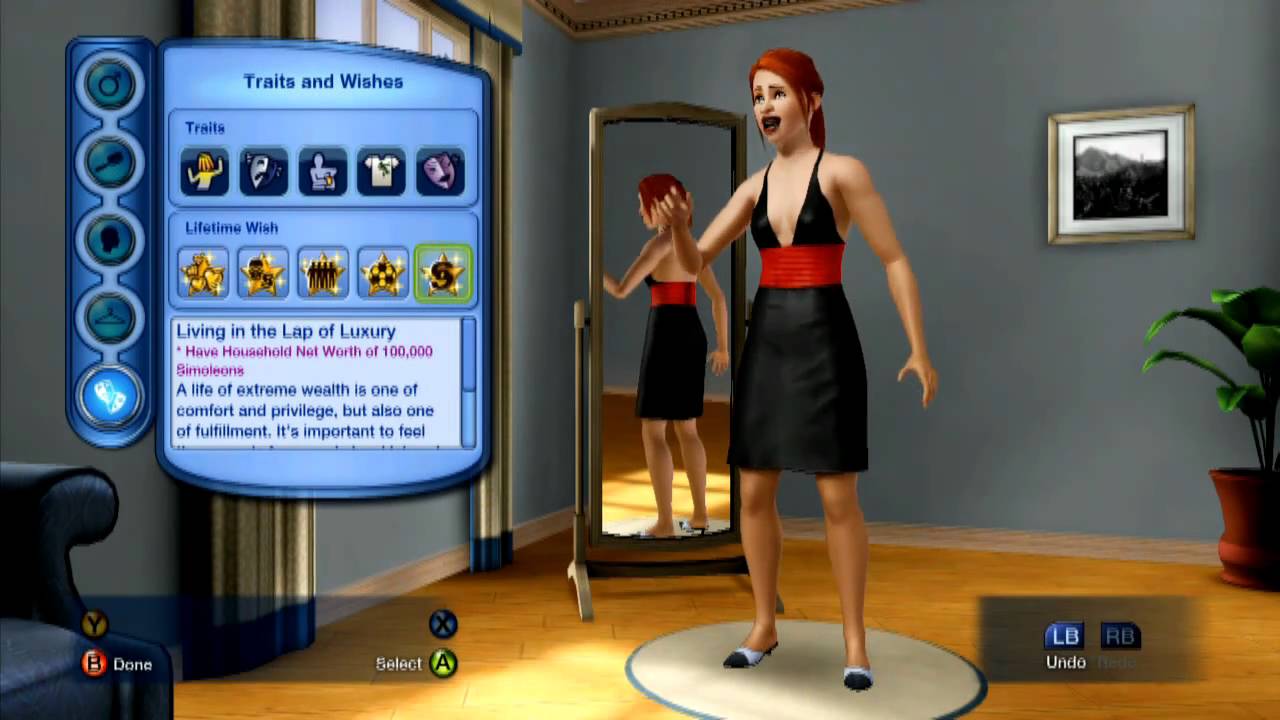Click the selected dollar sign Lifetime Wish
Viewport: 1280px width, 720px height.
point(442,272)
